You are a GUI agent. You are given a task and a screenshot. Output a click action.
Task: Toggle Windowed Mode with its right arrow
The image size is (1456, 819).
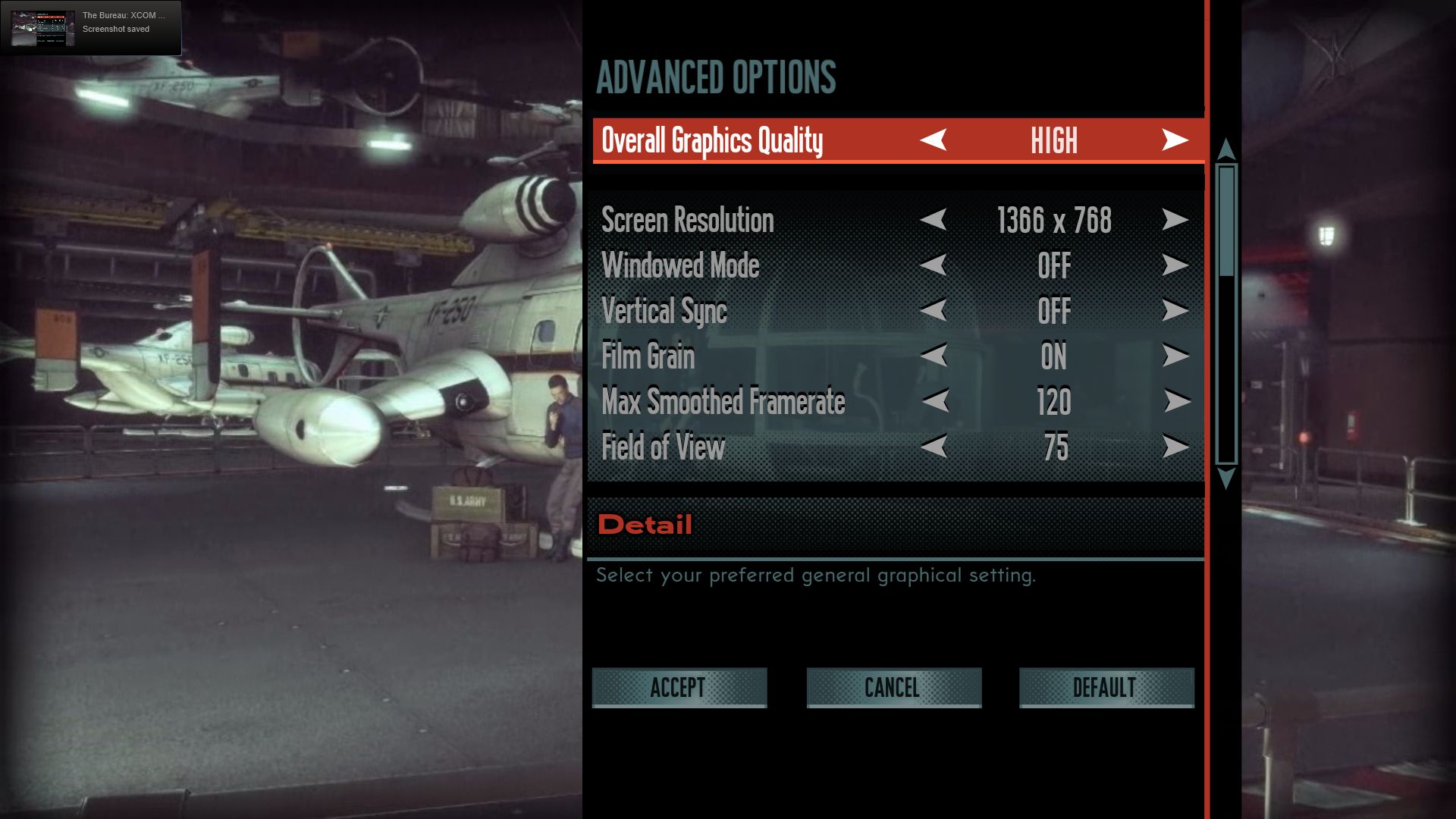[1175, 265]
